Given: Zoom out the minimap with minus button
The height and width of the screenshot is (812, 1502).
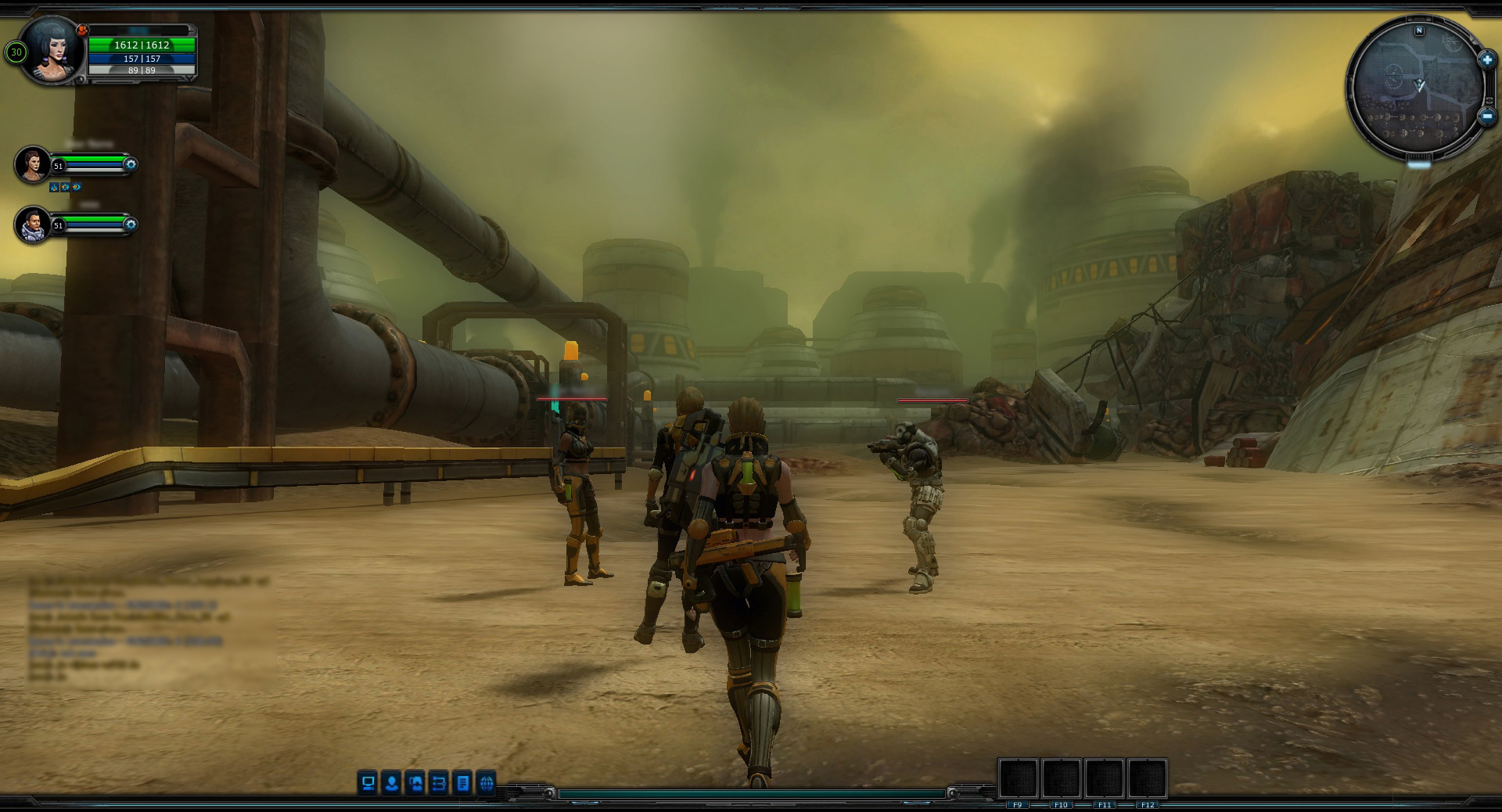Looking at the screenshot, I should pyautogui.click(x=1486, y=117).
